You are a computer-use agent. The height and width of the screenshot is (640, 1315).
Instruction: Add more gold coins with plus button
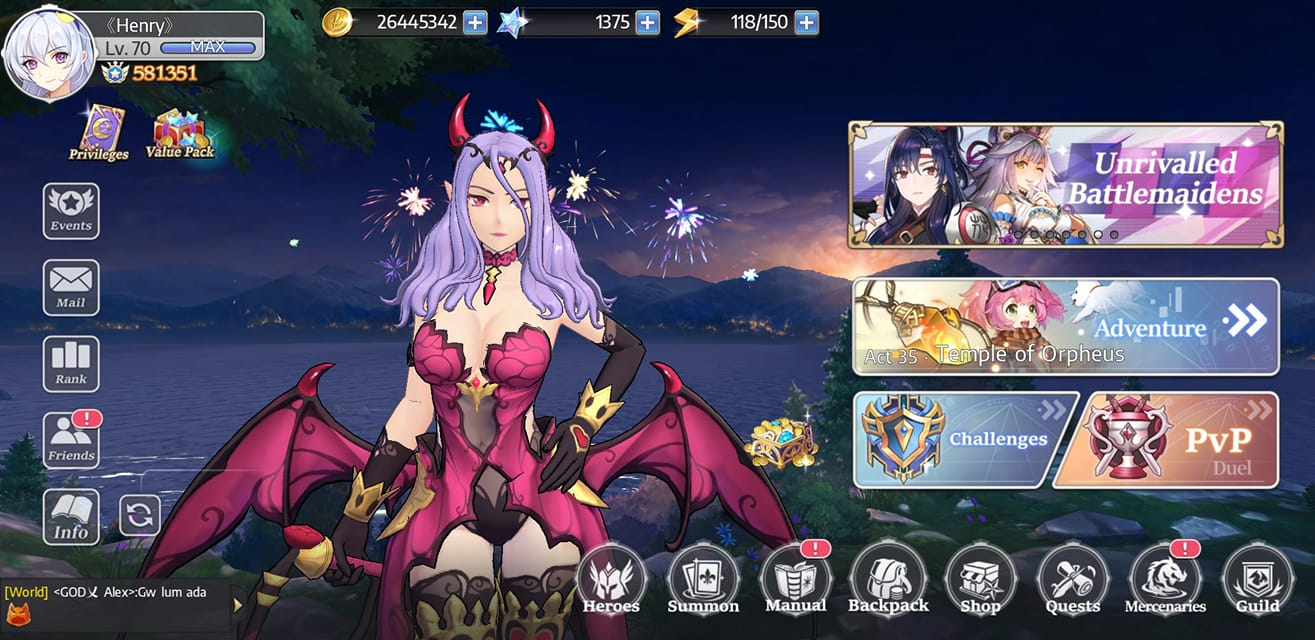pos(475,22)
